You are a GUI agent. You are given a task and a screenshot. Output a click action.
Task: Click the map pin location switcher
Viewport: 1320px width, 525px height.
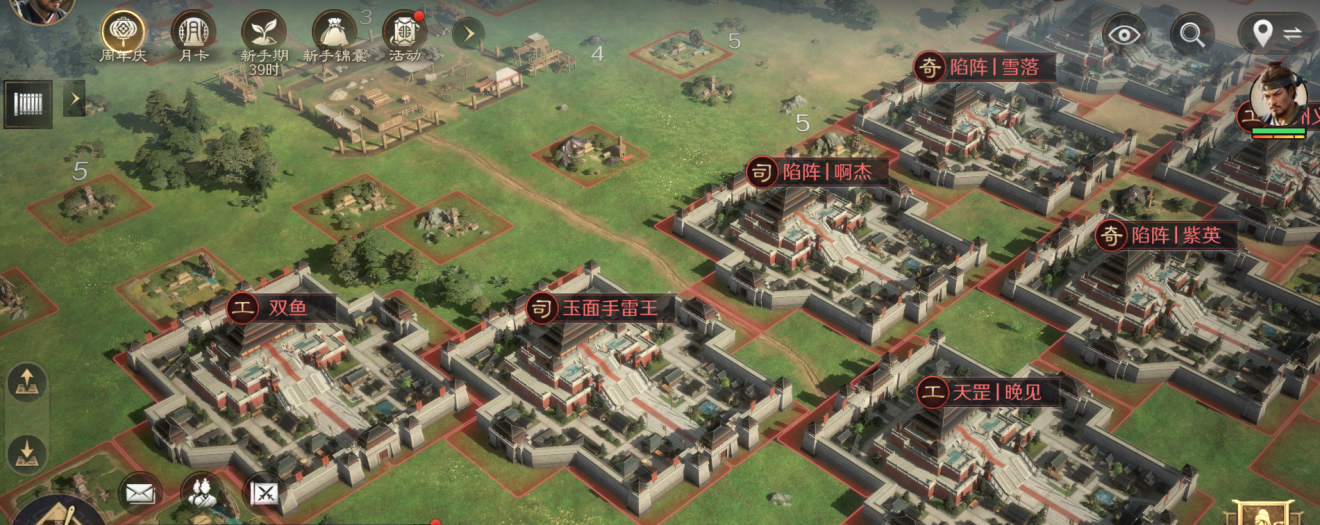click(x=1276, y=34)
